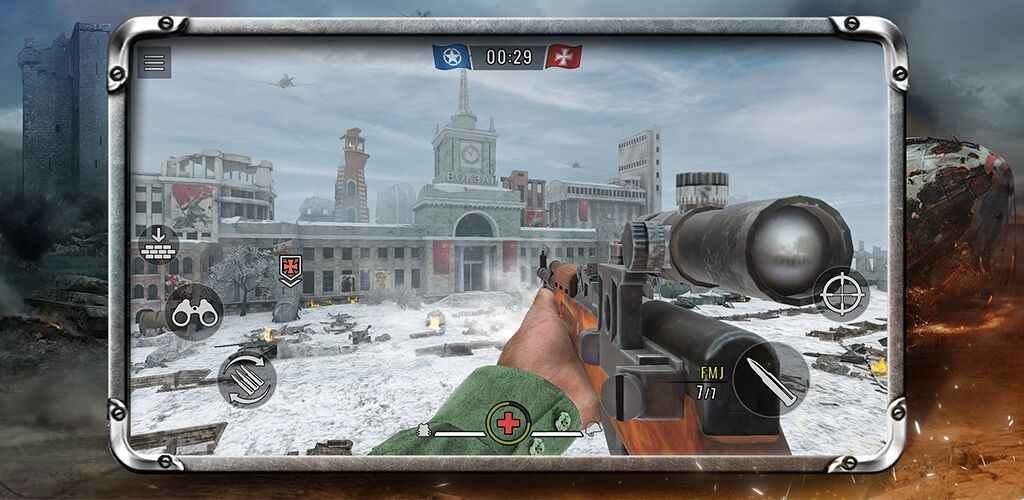This screenshot has height=500, width=1024.
Task: Tap the take-cover brick wall button
Action: coord(157,244)
